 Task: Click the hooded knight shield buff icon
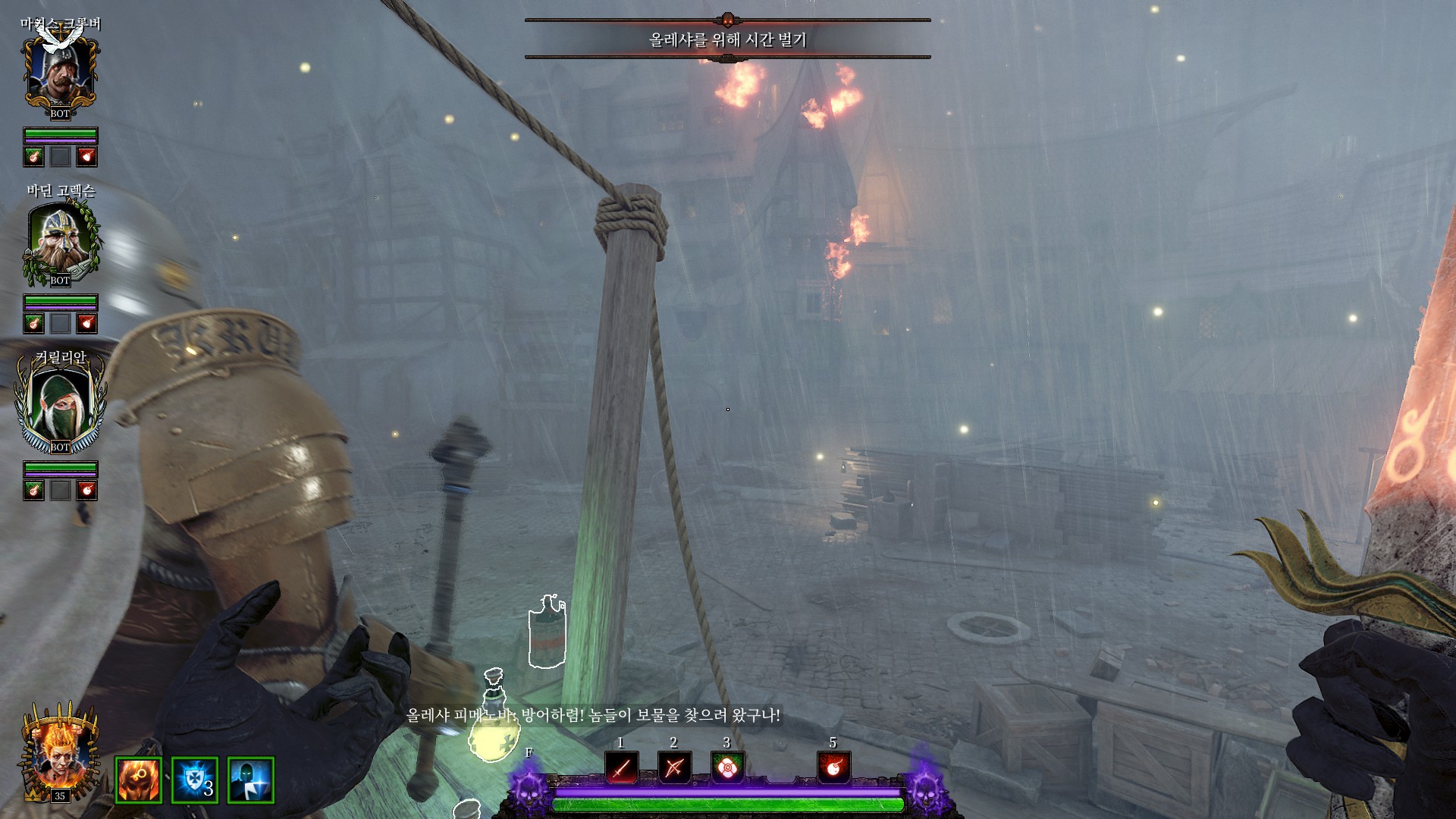[250, 780]
